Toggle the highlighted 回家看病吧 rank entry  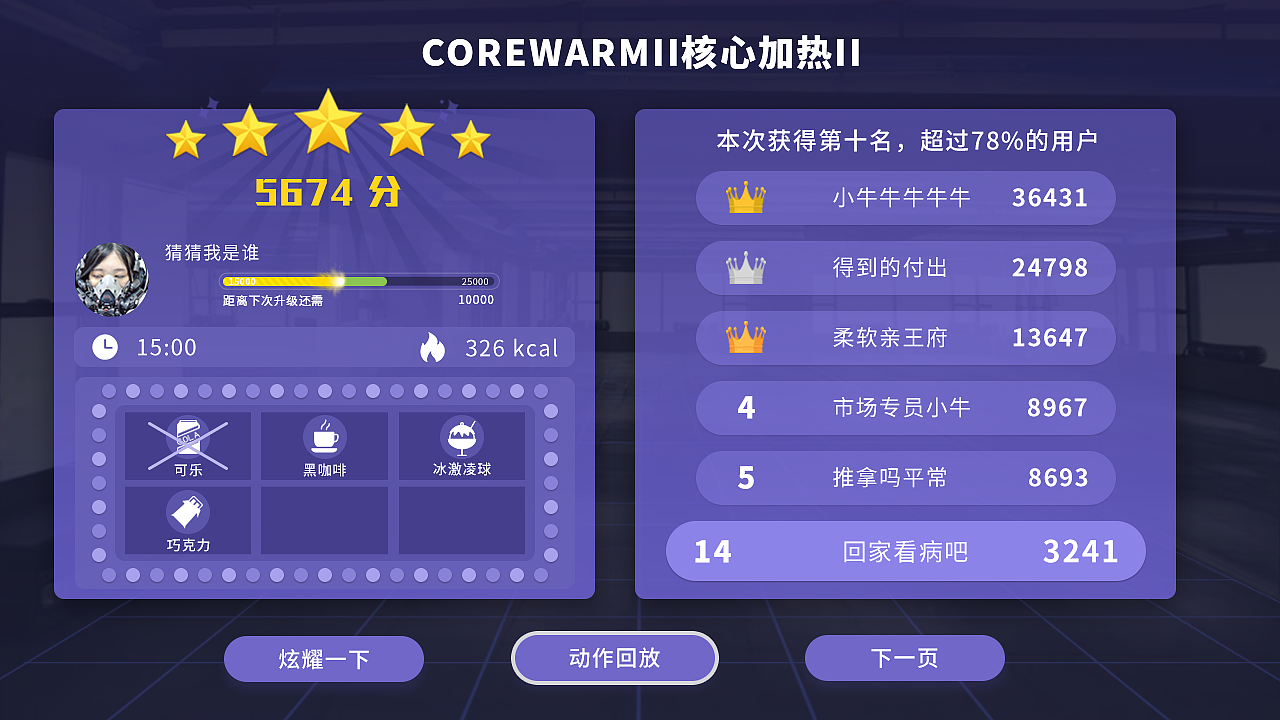pyautogui.click(x=905, y=551)
